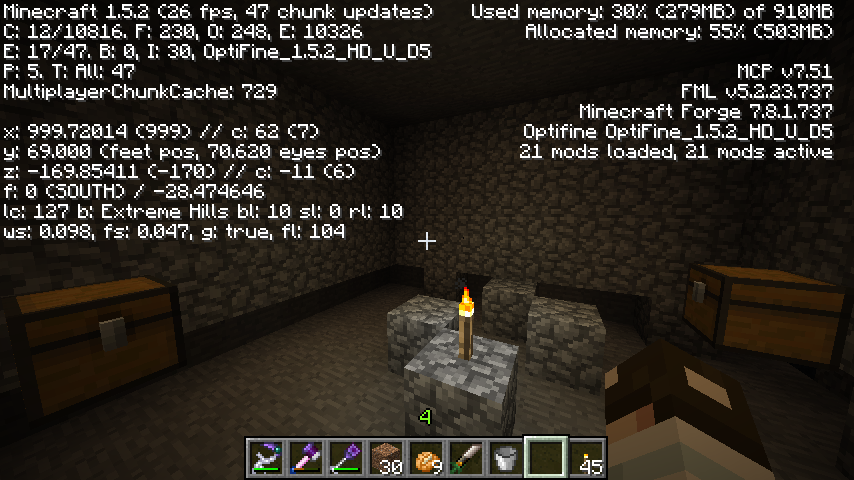
Task: Select the empty bucket slot
Action: 506,457
